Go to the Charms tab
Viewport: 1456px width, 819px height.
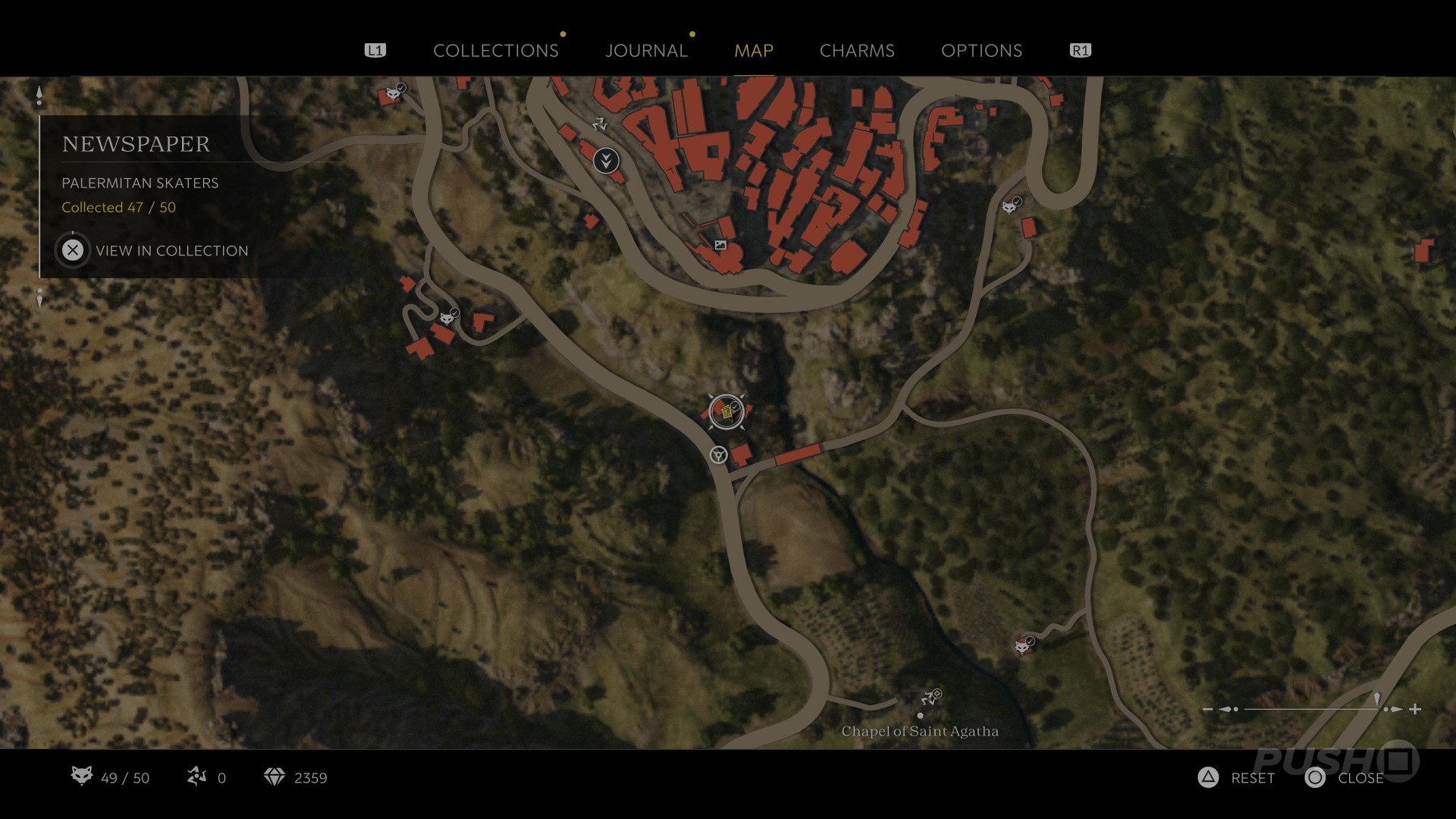(857, 51)
